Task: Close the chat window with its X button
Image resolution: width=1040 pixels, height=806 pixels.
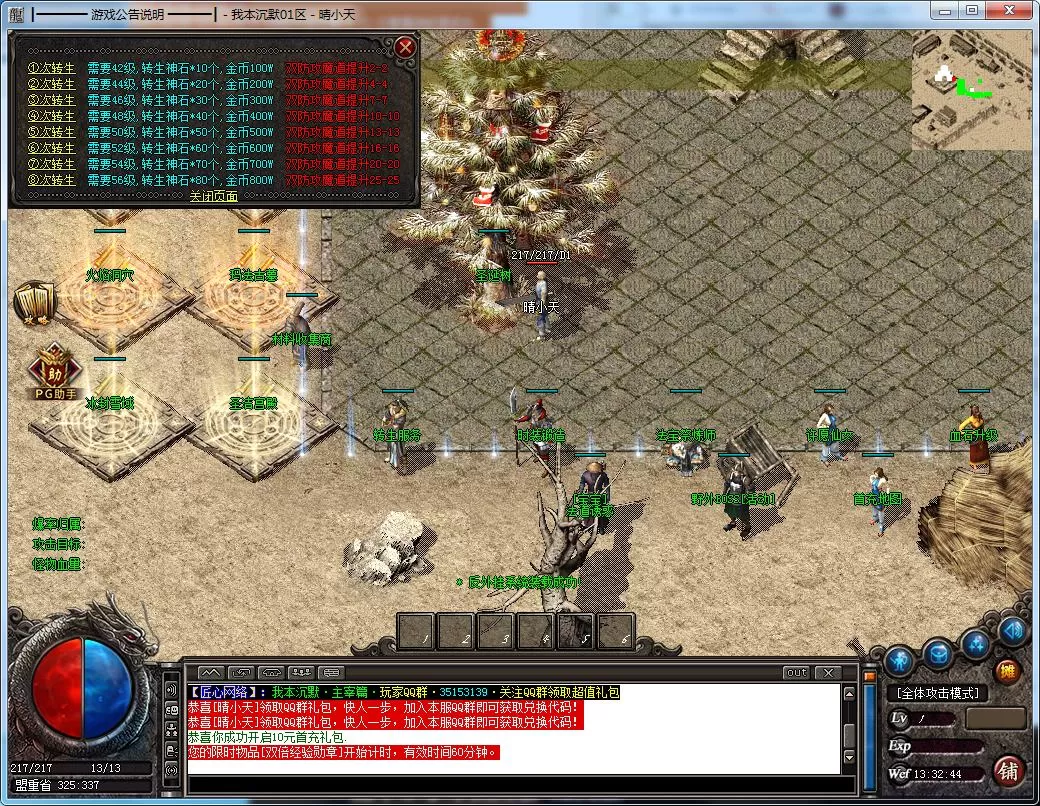Action: coord(827,672)
